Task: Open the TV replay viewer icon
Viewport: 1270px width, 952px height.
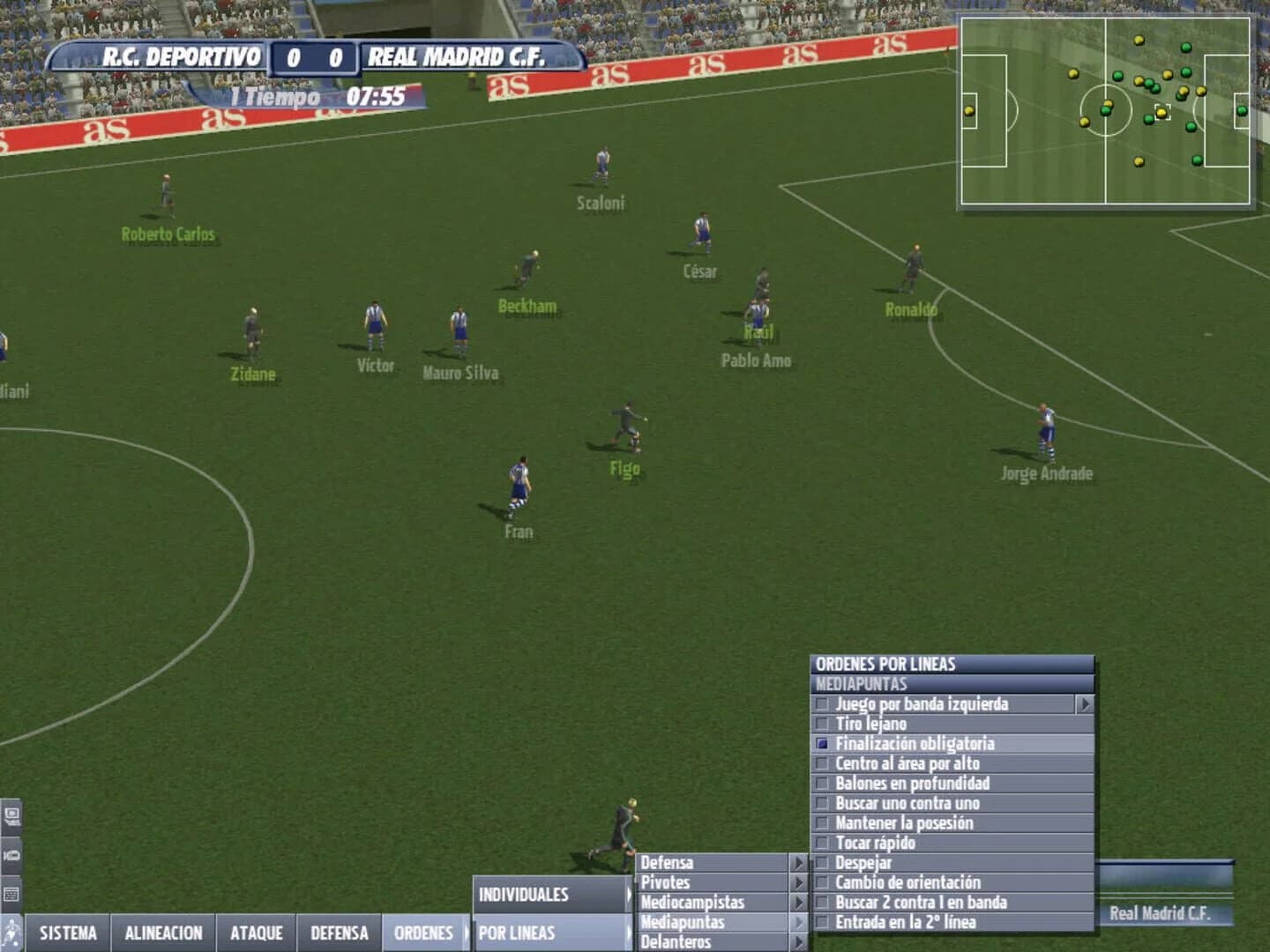Action: coord(12,815)
